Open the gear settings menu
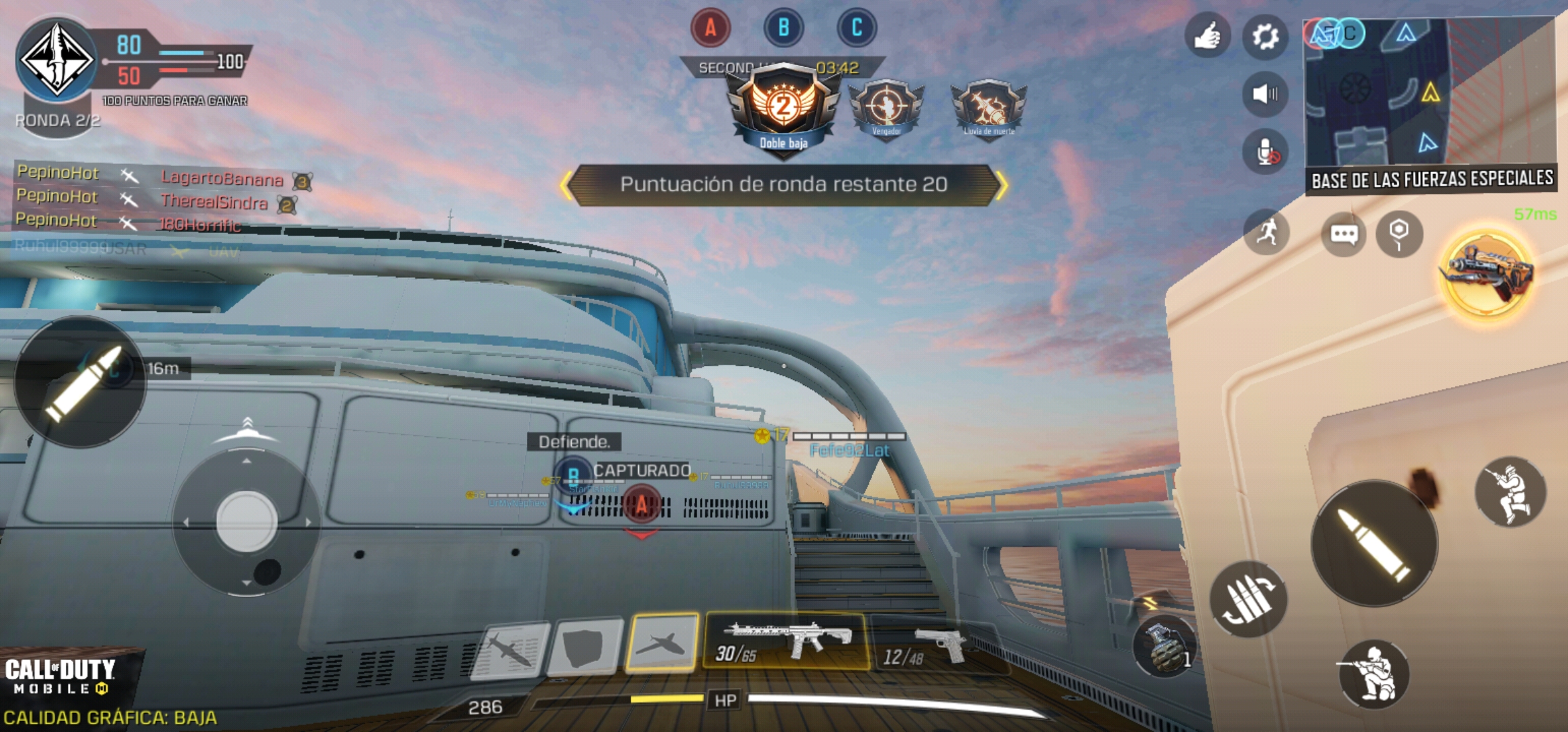Image resolution: width=1568 pixels, height=732 pixels. [1265, 37]
